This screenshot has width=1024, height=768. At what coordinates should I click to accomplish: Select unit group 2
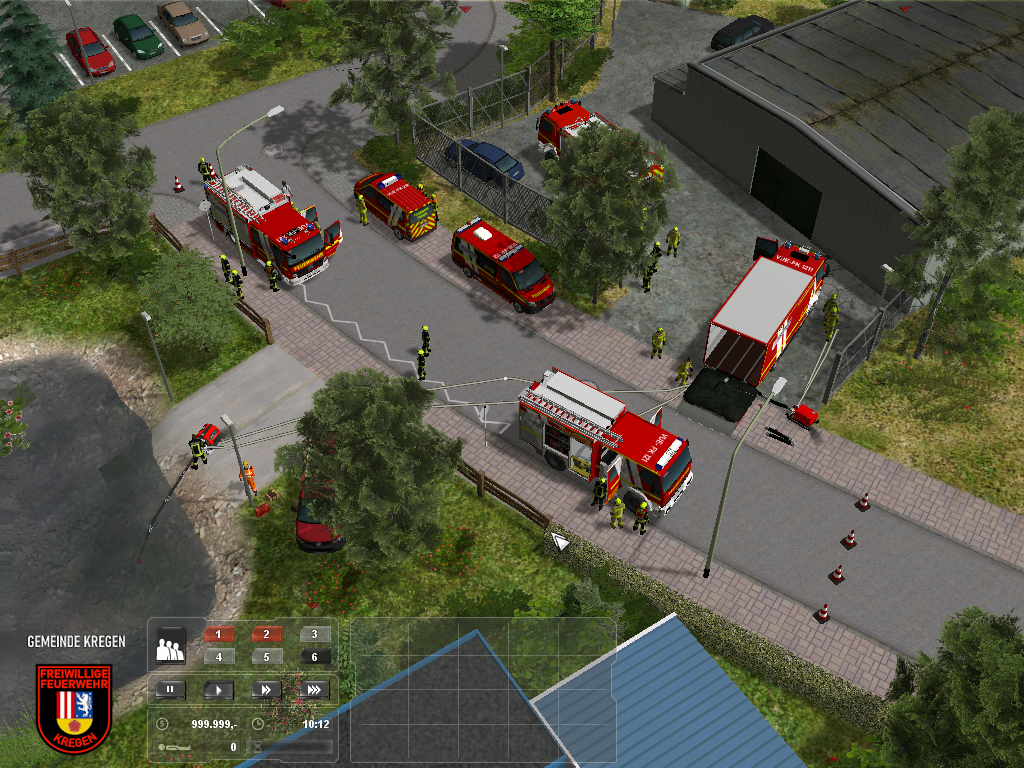(x=266, y=634)
